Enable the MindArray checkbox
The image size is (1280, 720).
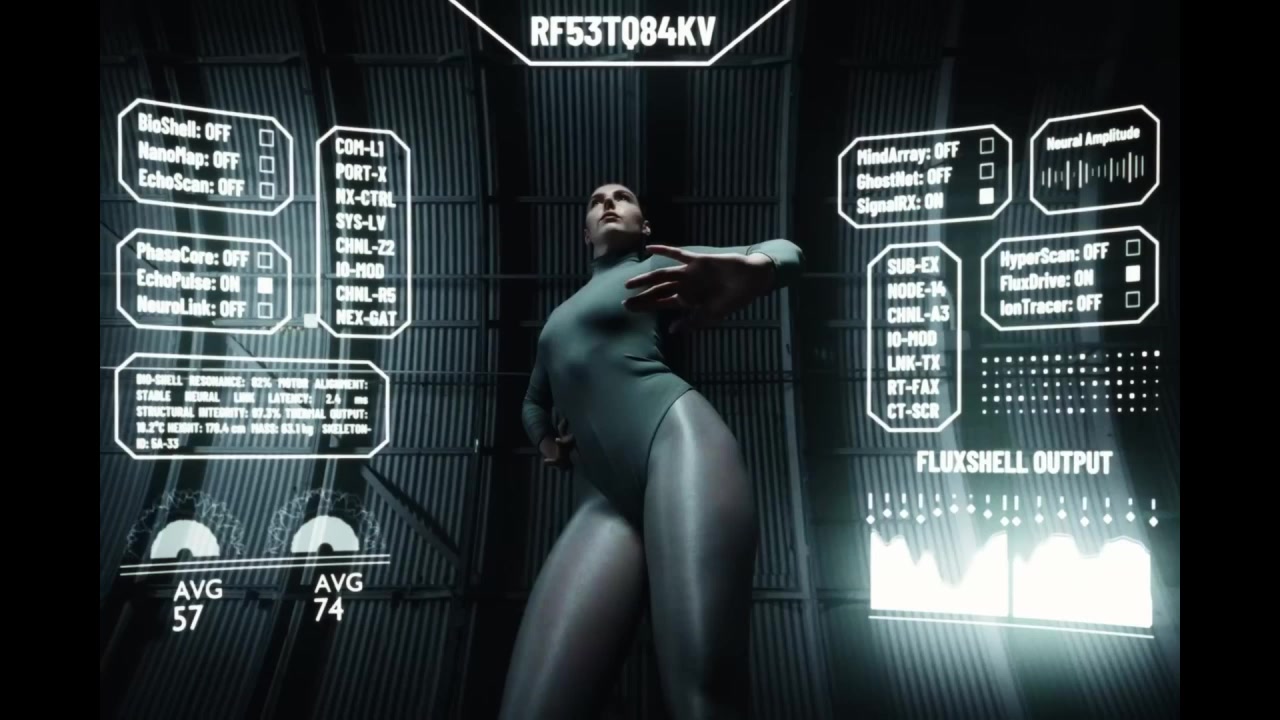point(987,146)
